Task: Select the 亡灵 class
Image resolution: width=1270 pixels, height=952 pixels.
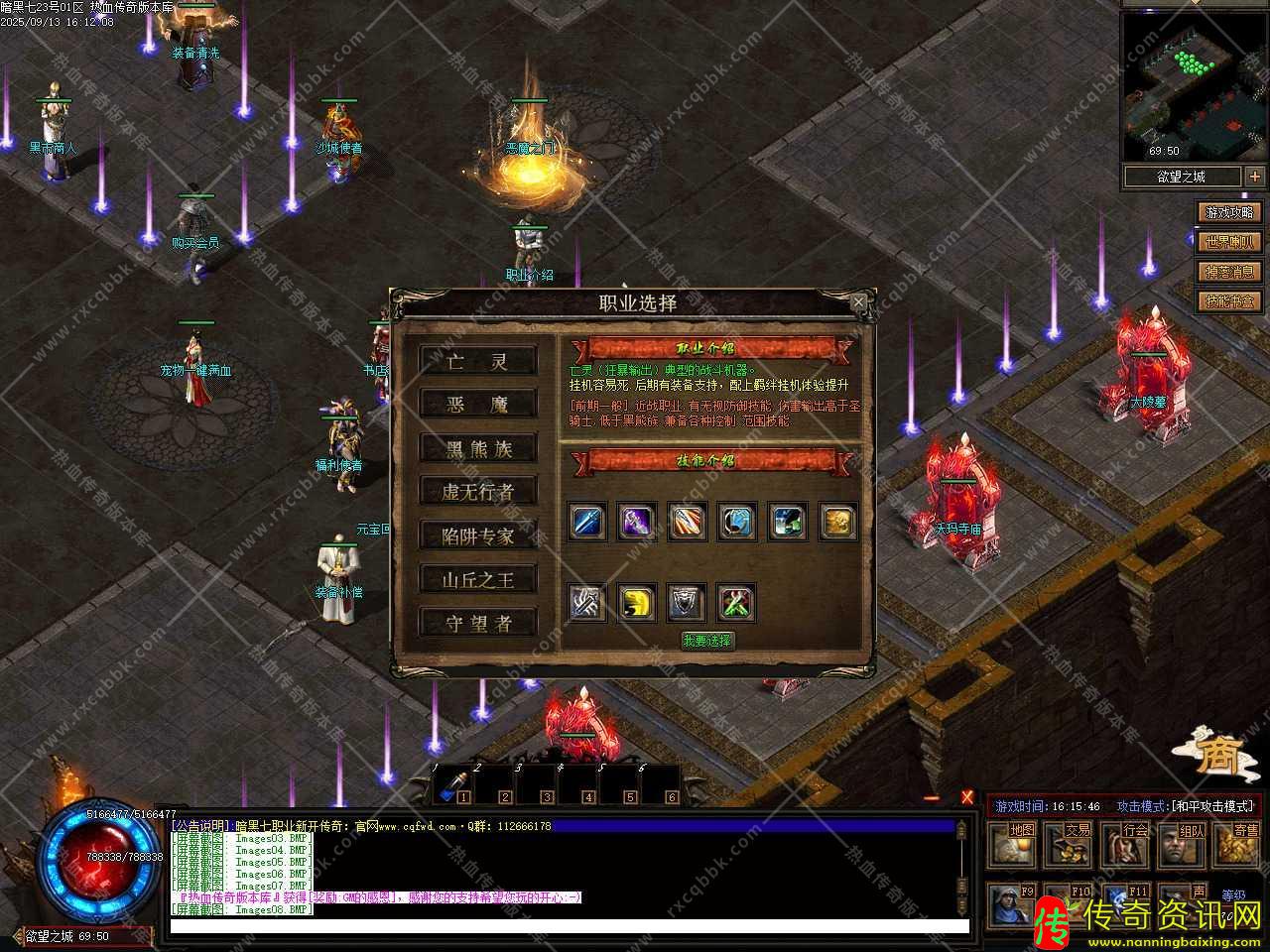Action: (x=477, y=361)
